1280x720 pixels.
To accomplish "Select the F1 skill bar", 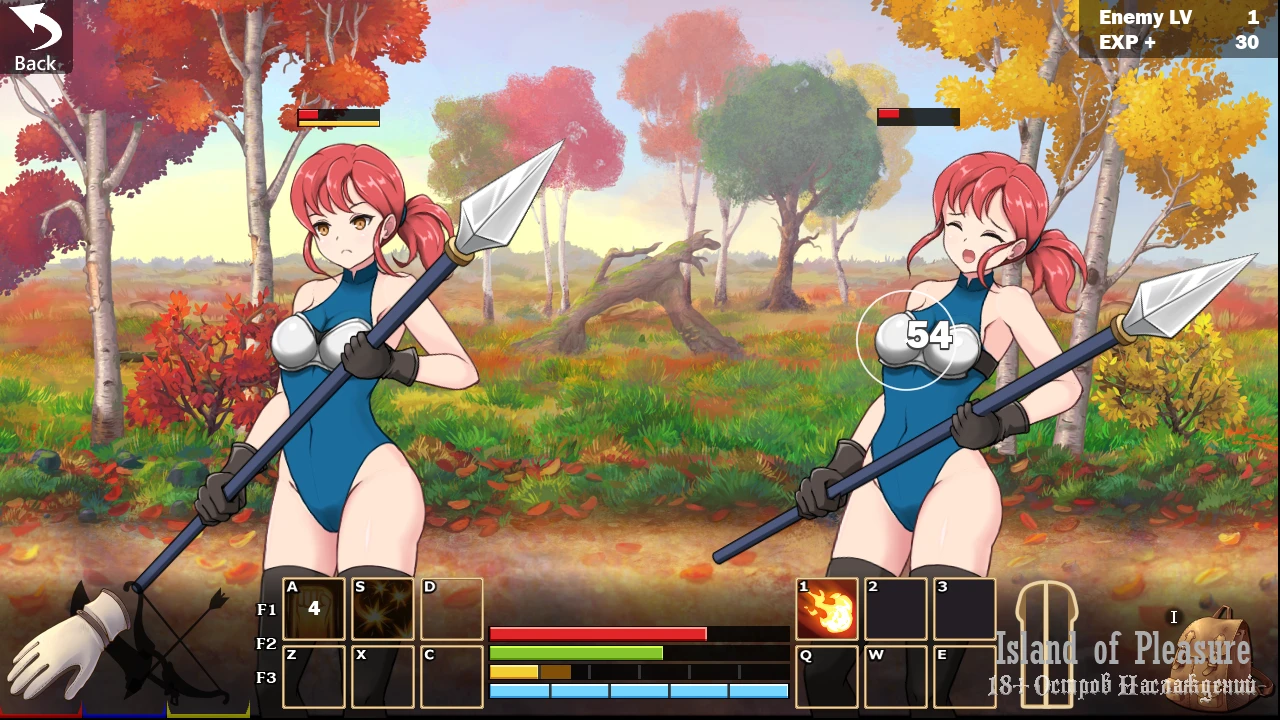I will (267, 610).
